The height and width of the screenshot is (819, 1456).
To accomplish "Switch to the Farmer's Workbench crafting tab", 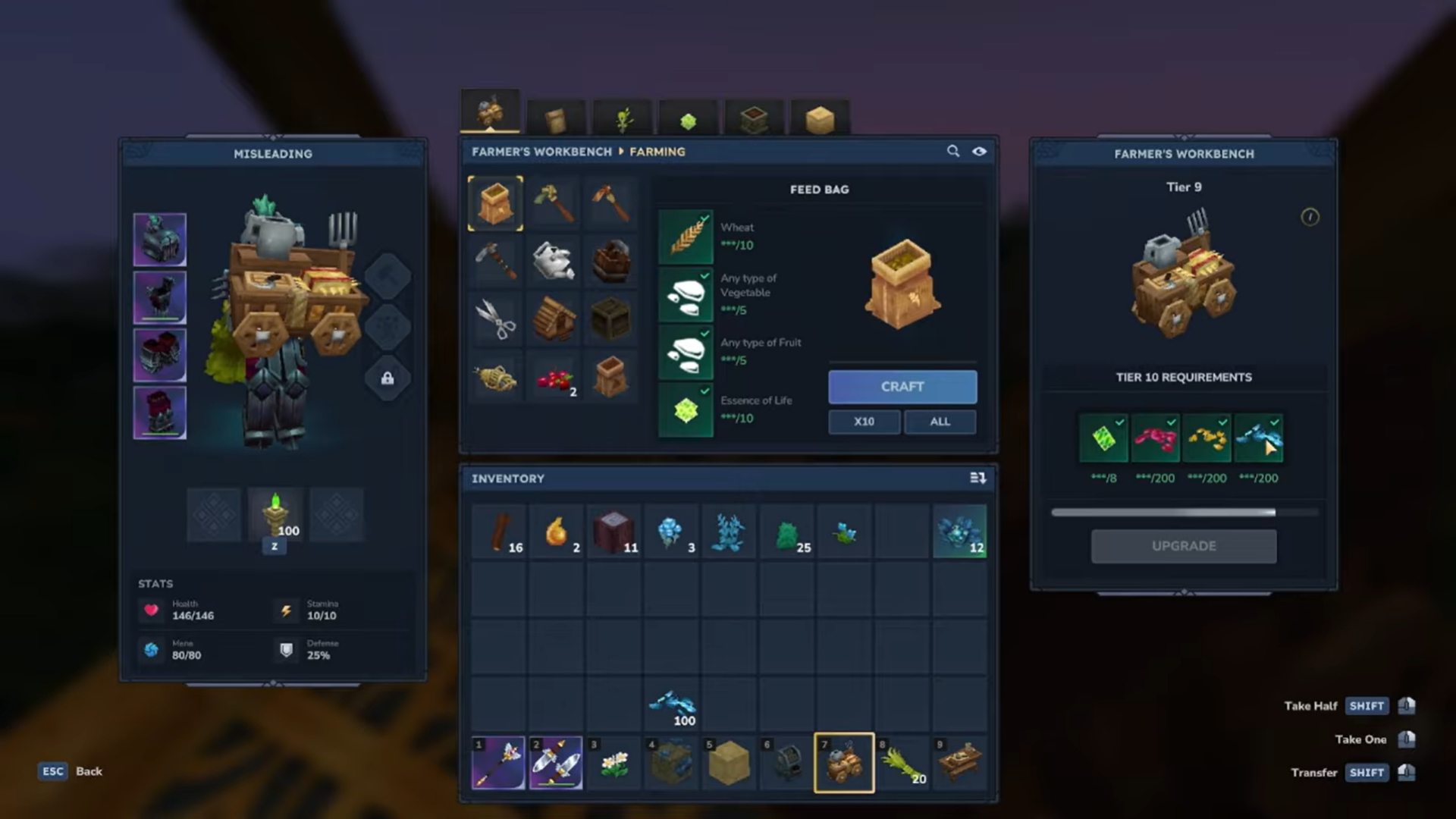I will [489, 110].
